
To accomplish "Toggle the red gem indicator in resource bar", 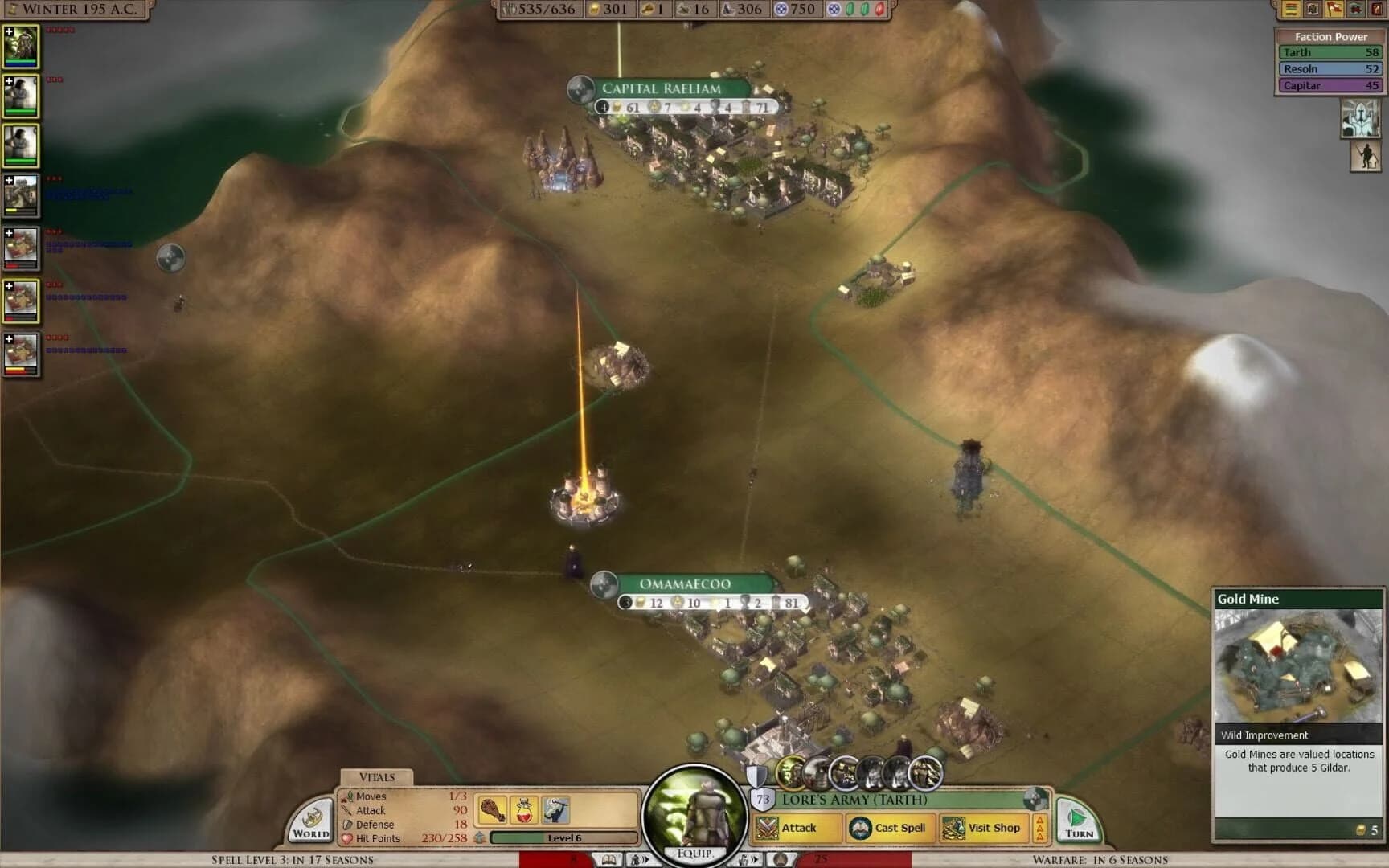I will [877, 10].
